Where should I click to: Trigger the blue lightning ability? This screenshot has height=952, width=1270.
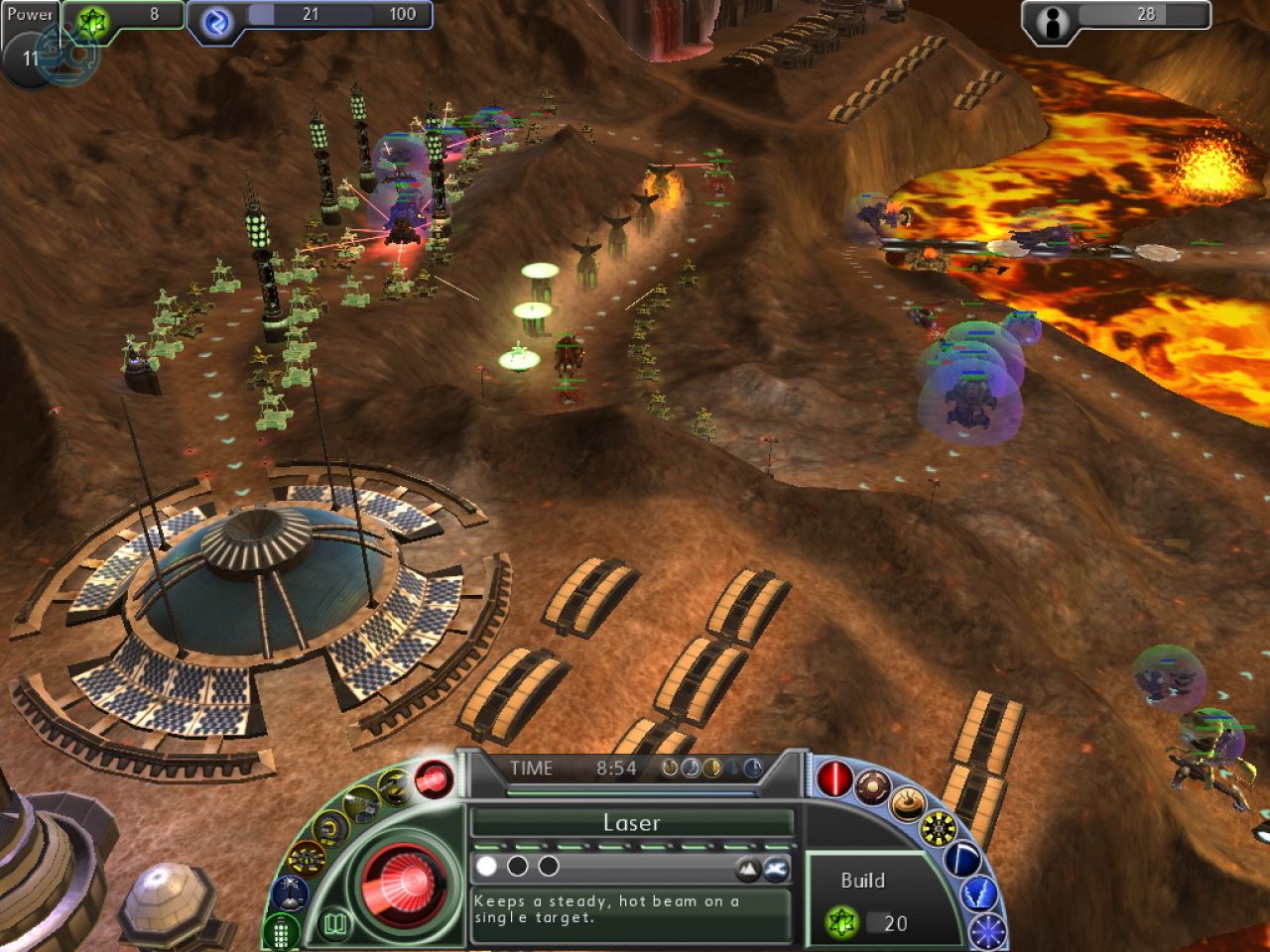978,893
